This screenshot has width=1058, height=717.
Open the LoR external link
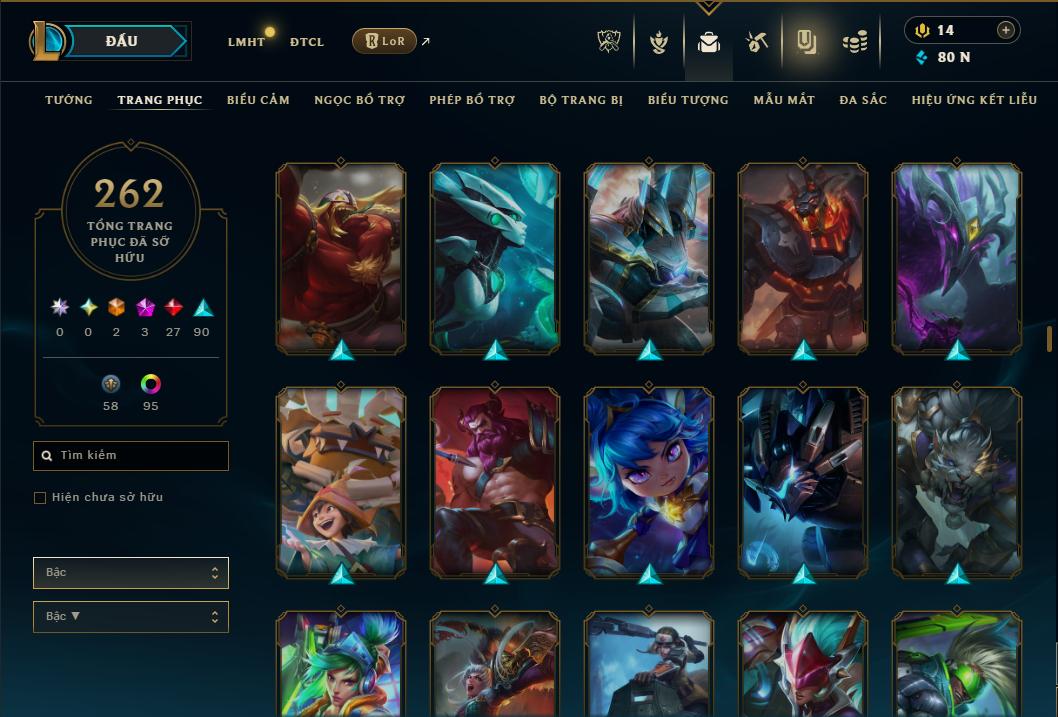point(385,42)
